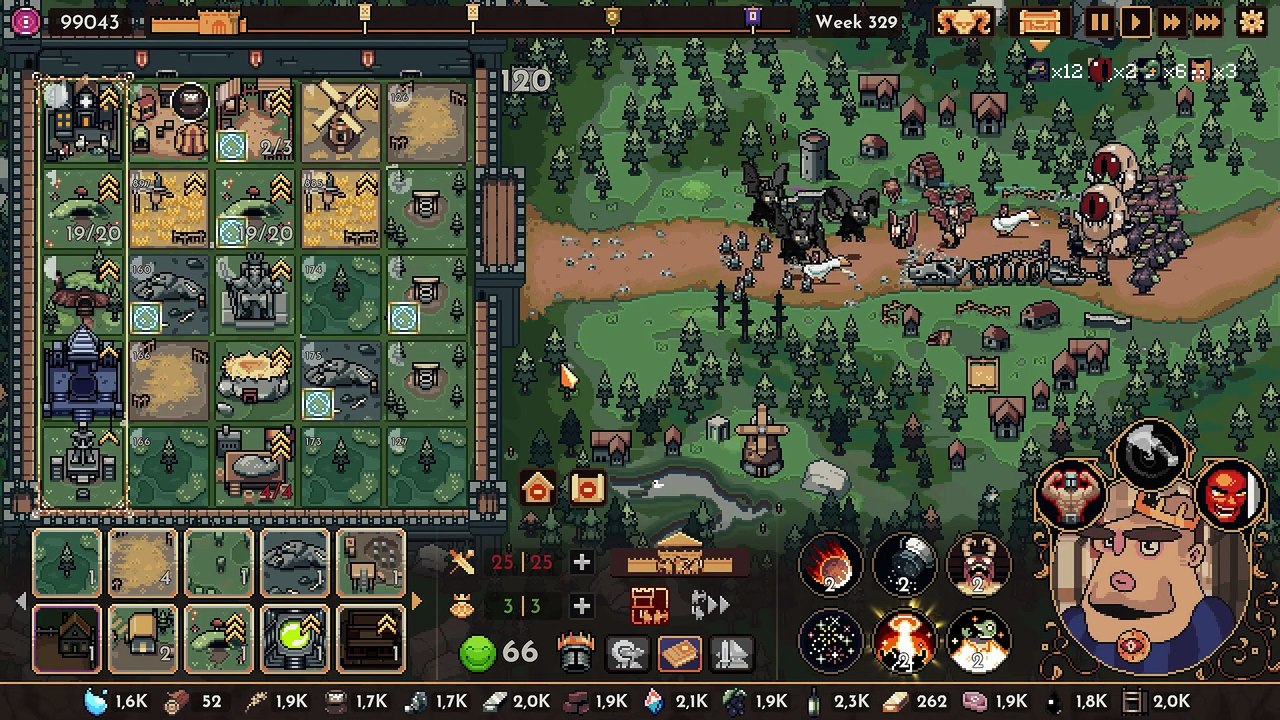
Task: Pick the green orb building card
Action: 294,640
